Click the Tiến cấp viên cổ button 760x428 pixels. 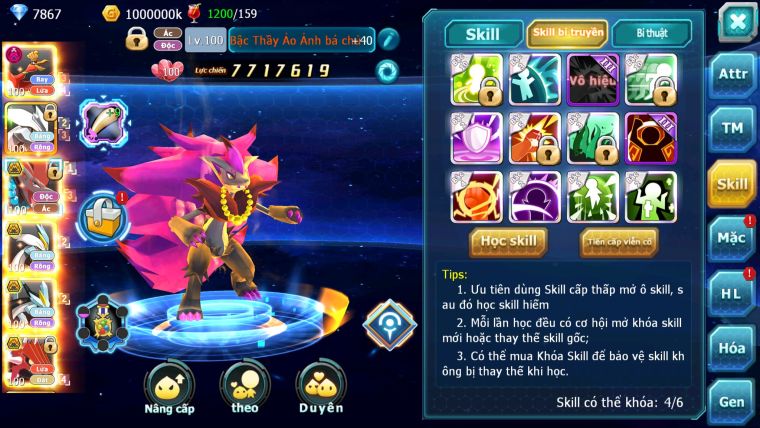[x=618, y=241]
